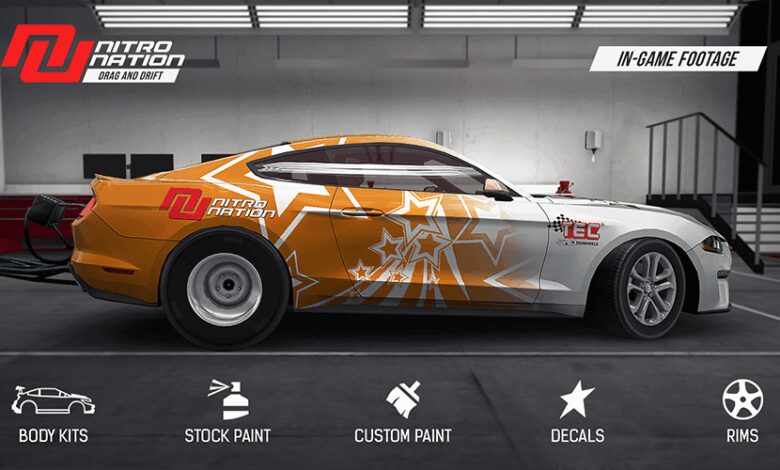This screenshot has width=780, height=470.
Task: Open the Body Kits customization category
Action: point(53,412)
